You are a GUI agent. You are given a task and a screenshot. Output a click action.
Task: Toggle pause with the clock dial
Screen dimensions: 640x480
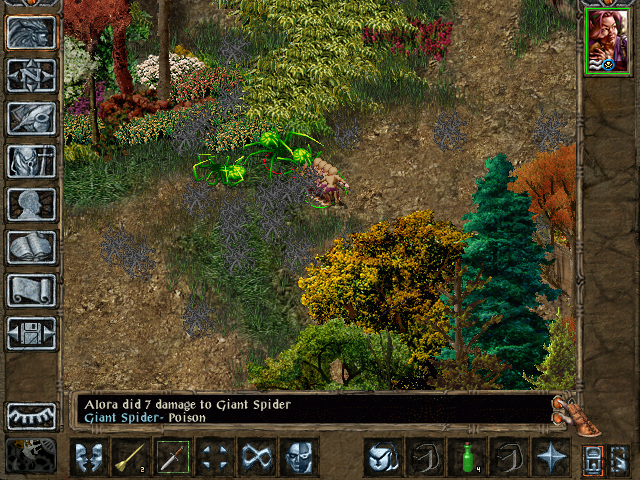31,456
